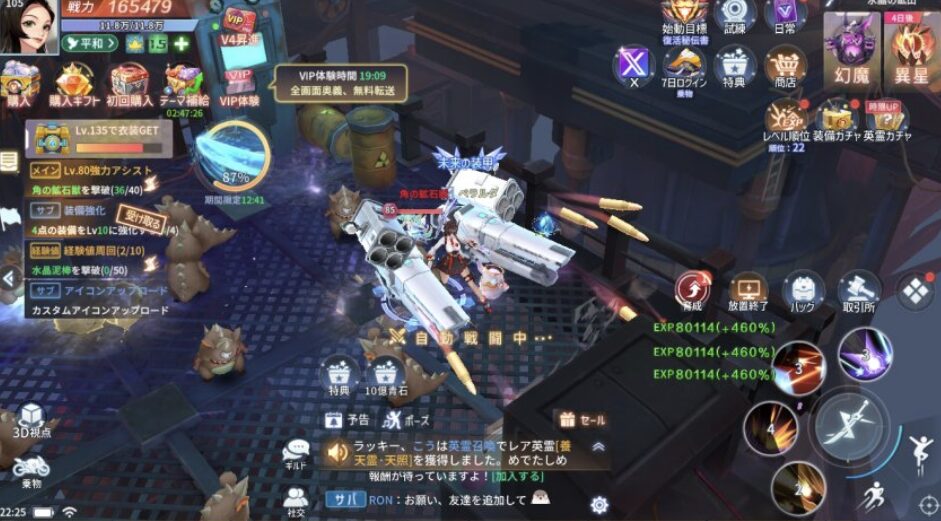Open the chat settings gear
Image resolution: width=941 pixels, height=521 pixels.
tap(599, 504)
